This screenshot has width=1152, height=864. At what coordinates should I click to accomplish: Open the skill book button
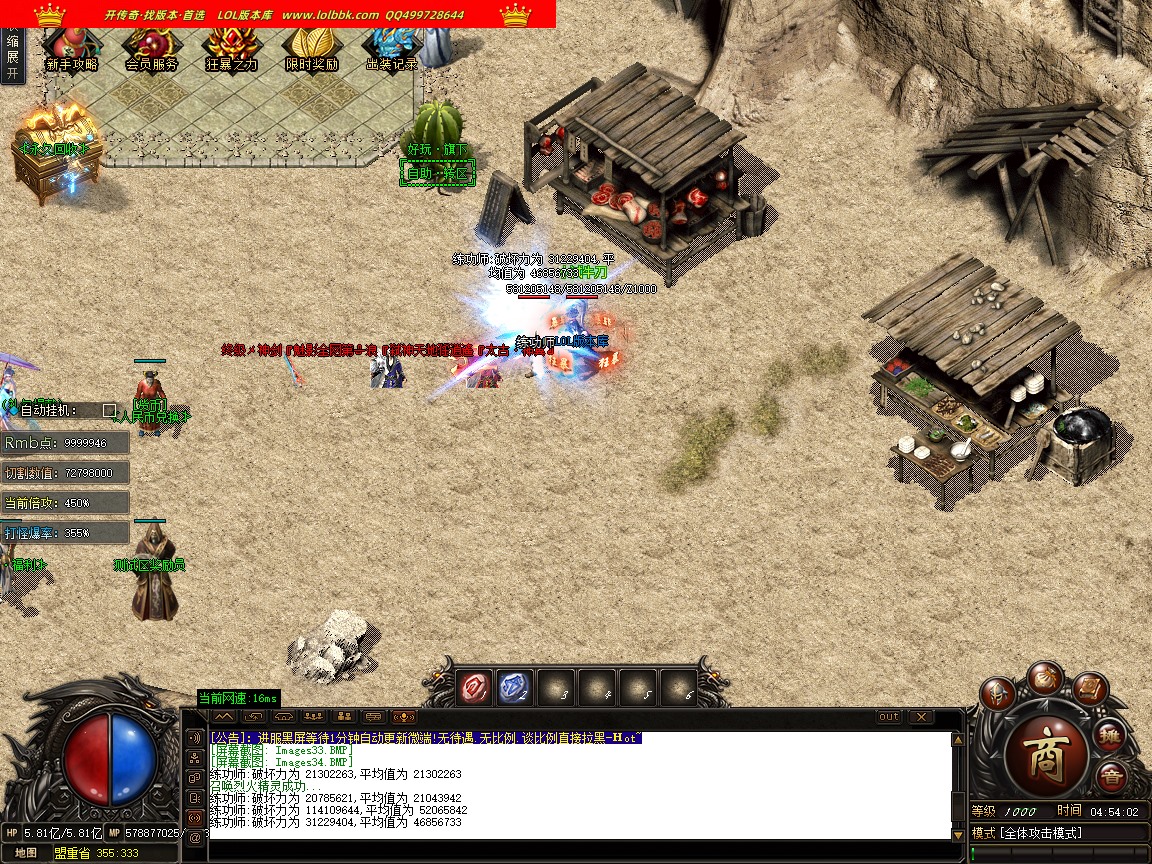[1089, 690]
